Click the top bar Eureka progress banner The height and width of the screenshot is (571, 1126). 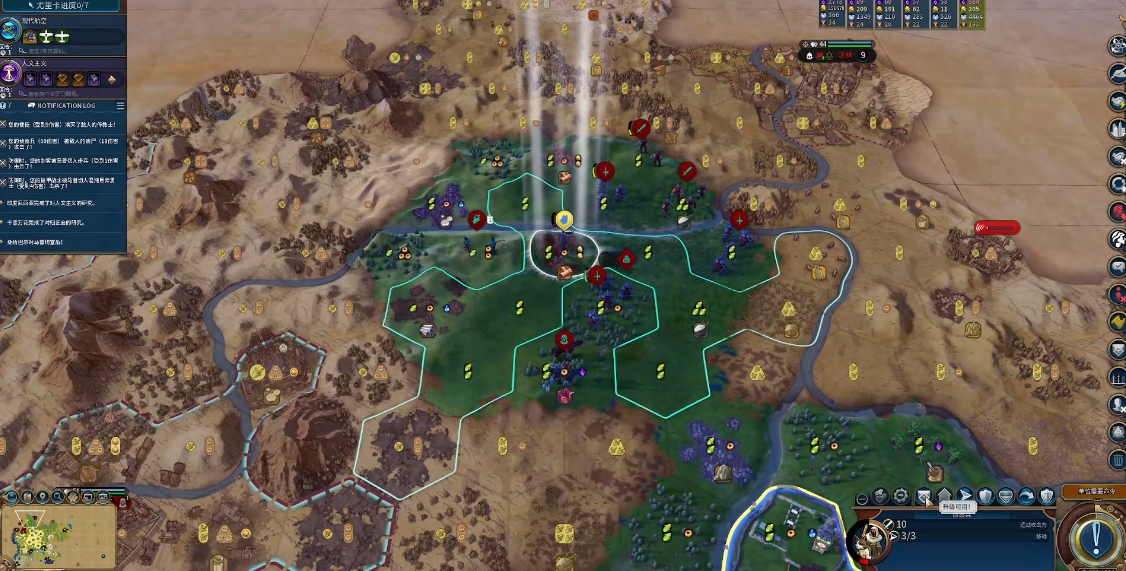63,6
